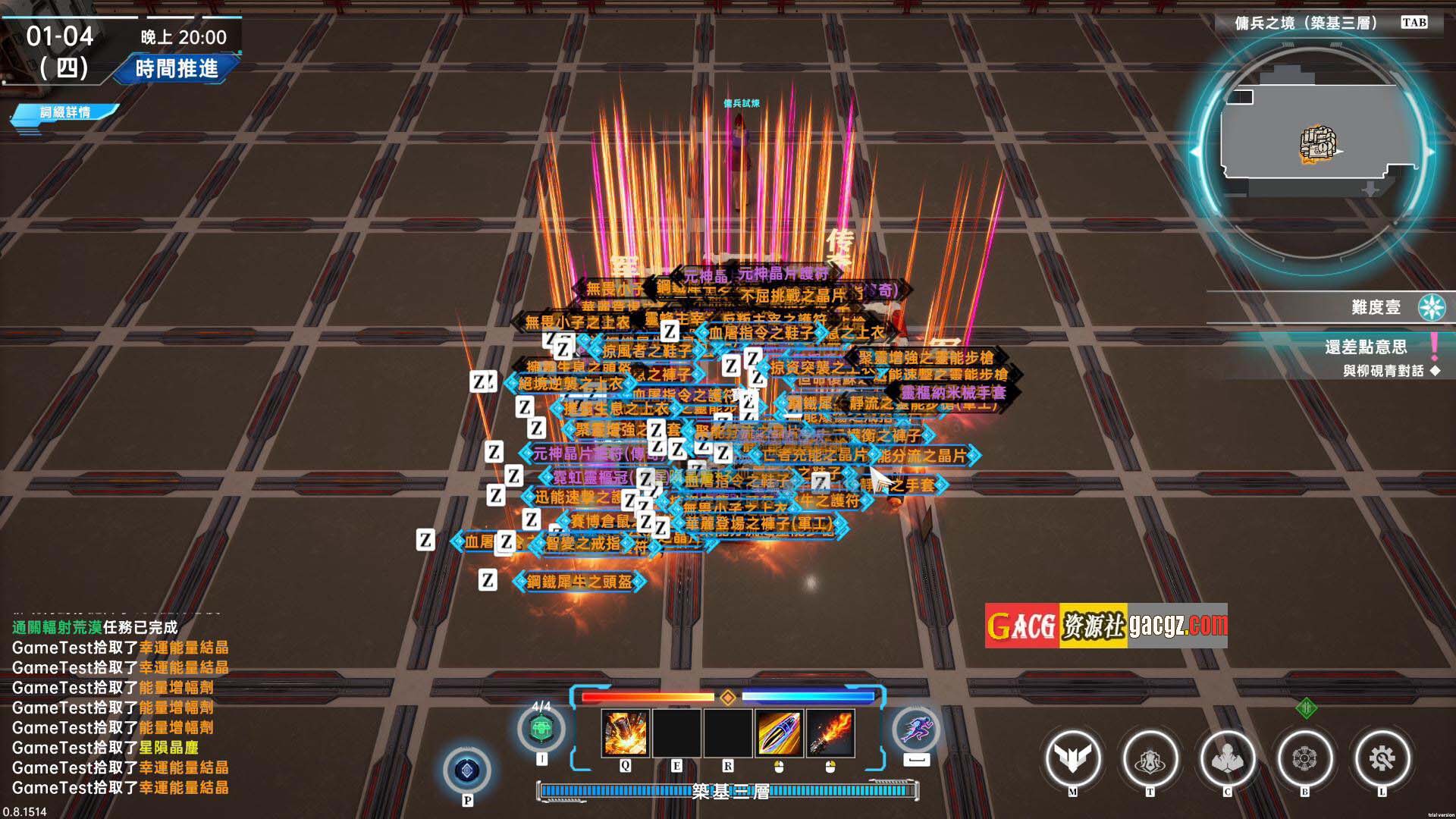The width and height of the screenshot is (1456, 819).
Task: Click the blue diamond orb icon
Action: coord(467,770)
